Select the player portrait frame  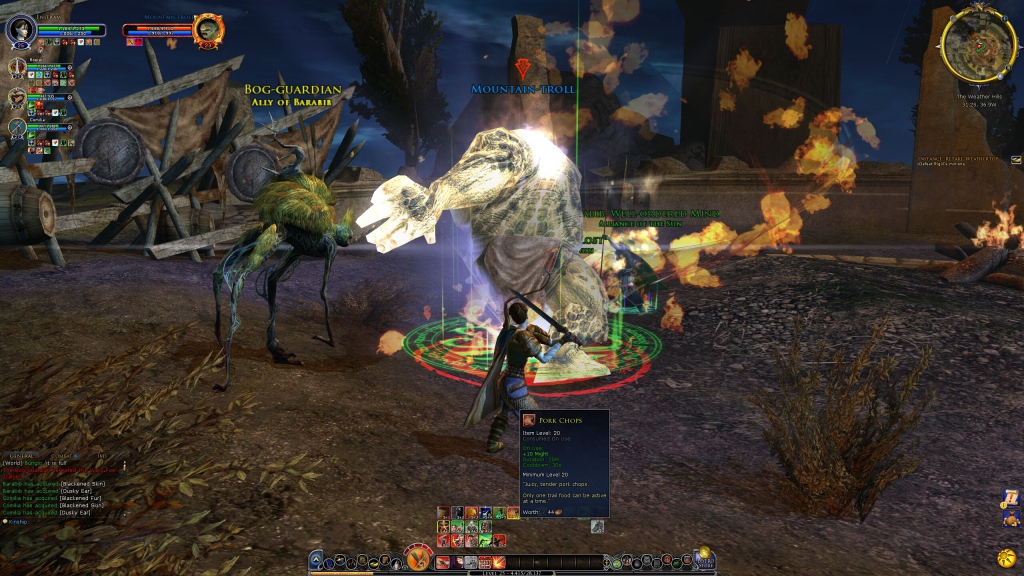coord(20,30)
